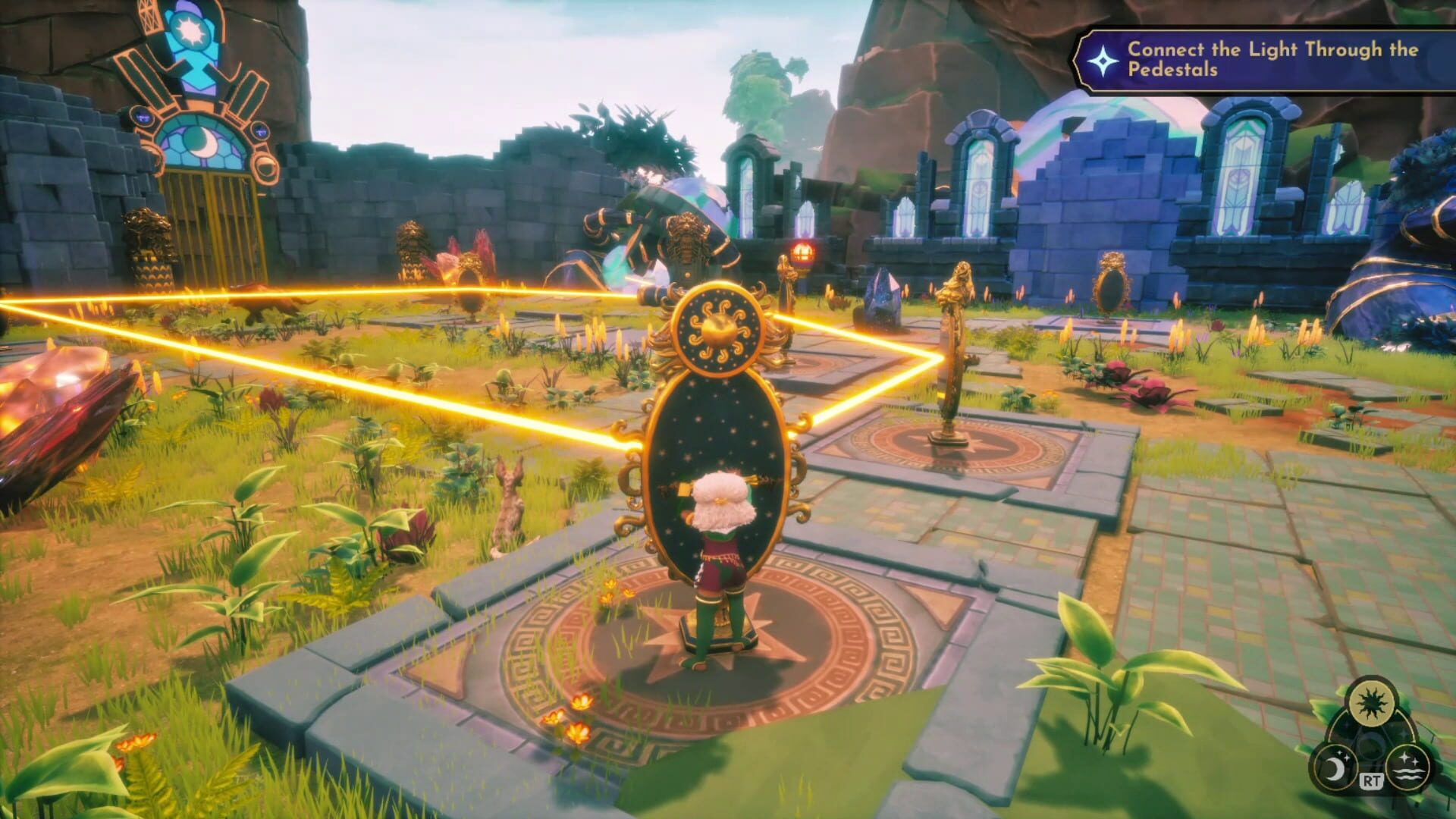Image resolution: width=1456 pixels, height=819 pixels.
Task: Select the water ability icon
Action: coord(1408,768)
